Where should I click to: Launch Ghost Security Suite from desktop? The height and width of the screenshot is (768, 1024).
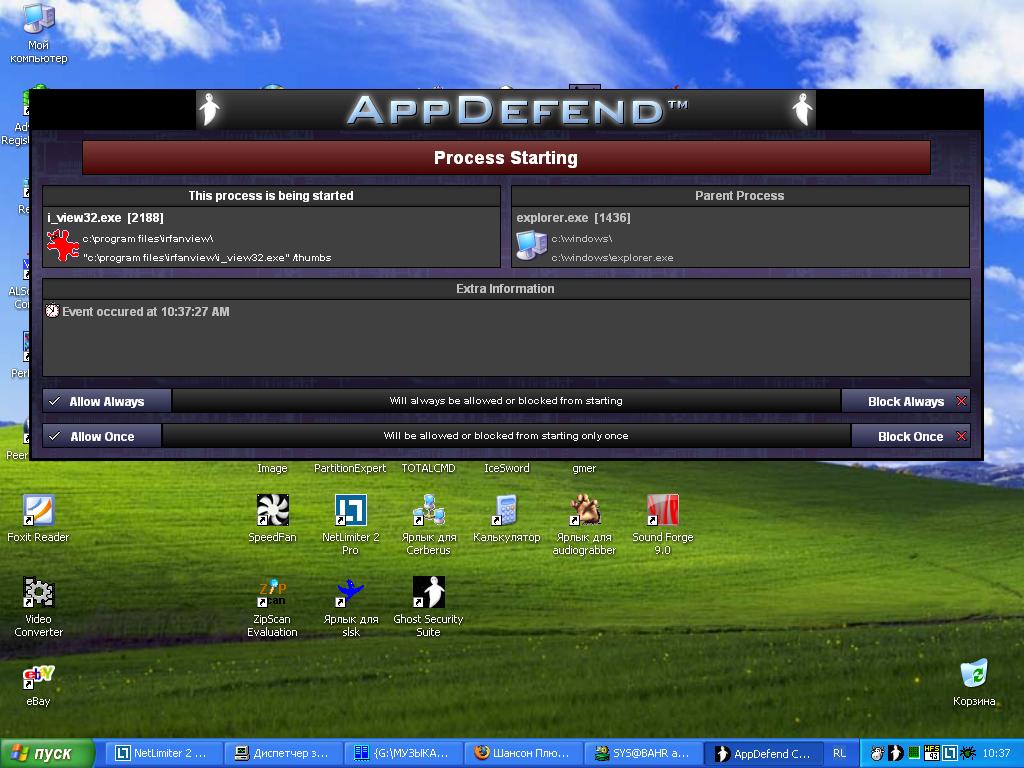[428, 593]
